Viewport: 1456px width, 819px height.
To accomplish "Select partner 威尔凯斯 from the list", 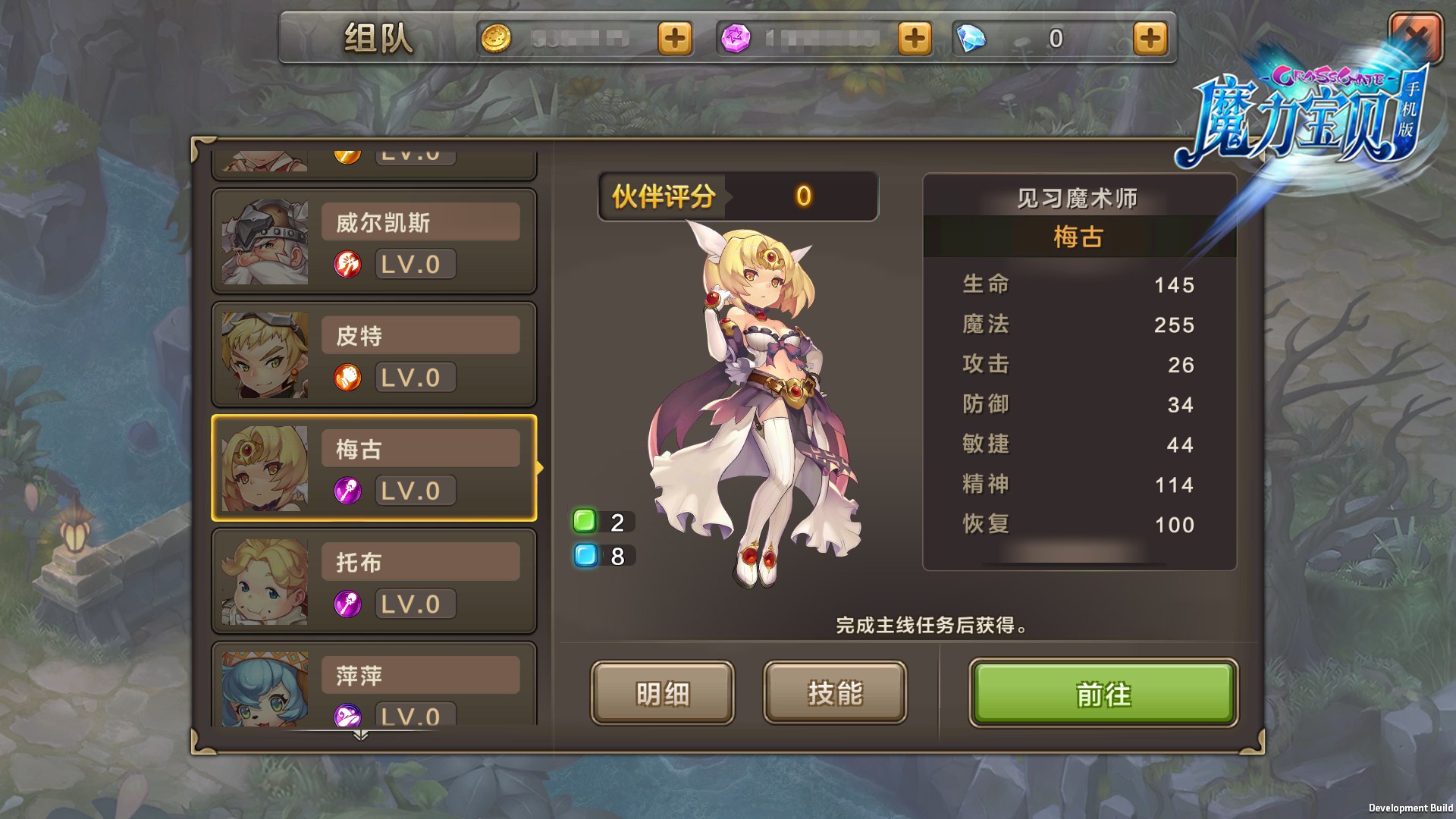I will click(x=374, y=242).
